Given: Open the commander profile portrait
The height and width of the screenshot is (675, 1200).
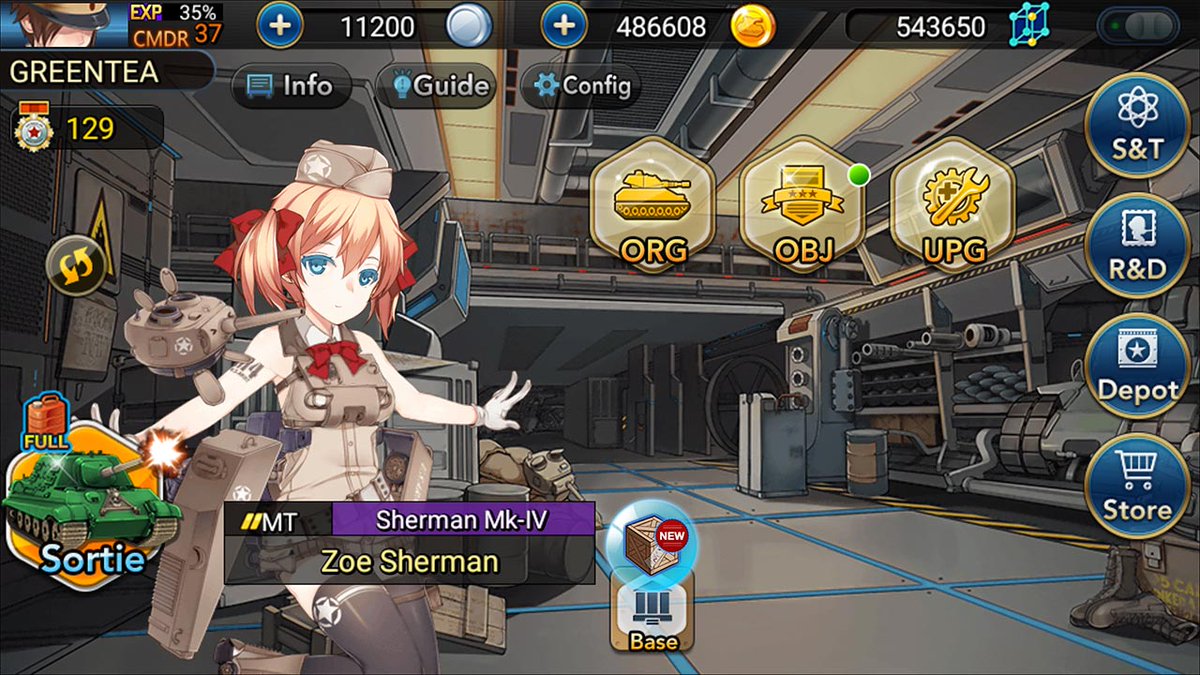Looking at the screenshot, I should (60, 24).
